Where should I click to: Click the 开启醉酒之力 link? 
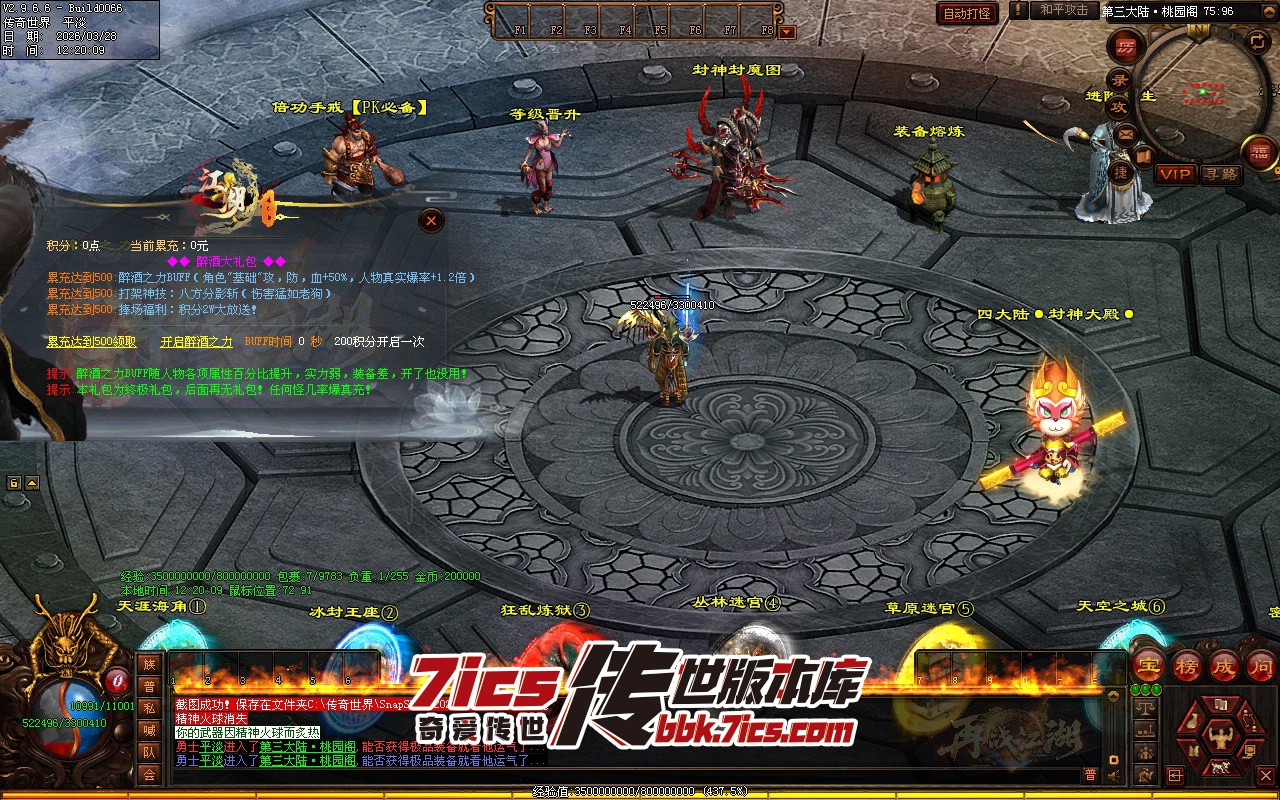(x=196, y=342)
